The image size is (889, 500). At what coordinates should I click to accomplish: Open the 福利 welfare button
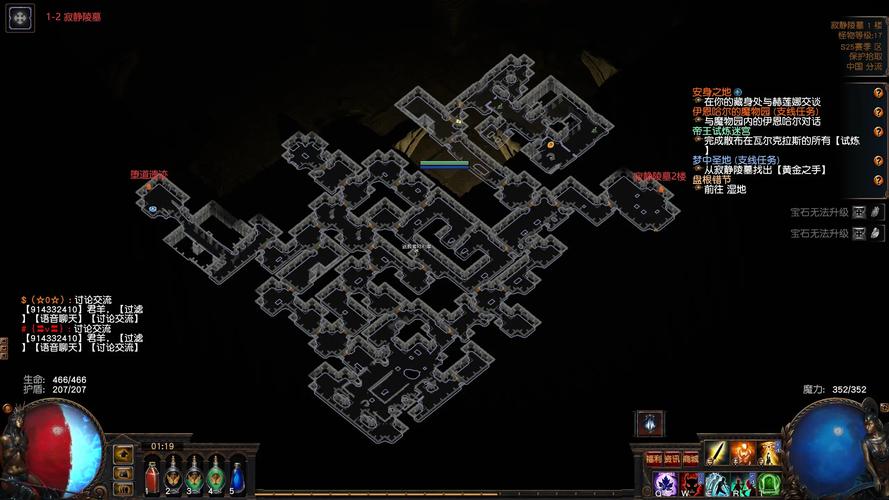653,459
